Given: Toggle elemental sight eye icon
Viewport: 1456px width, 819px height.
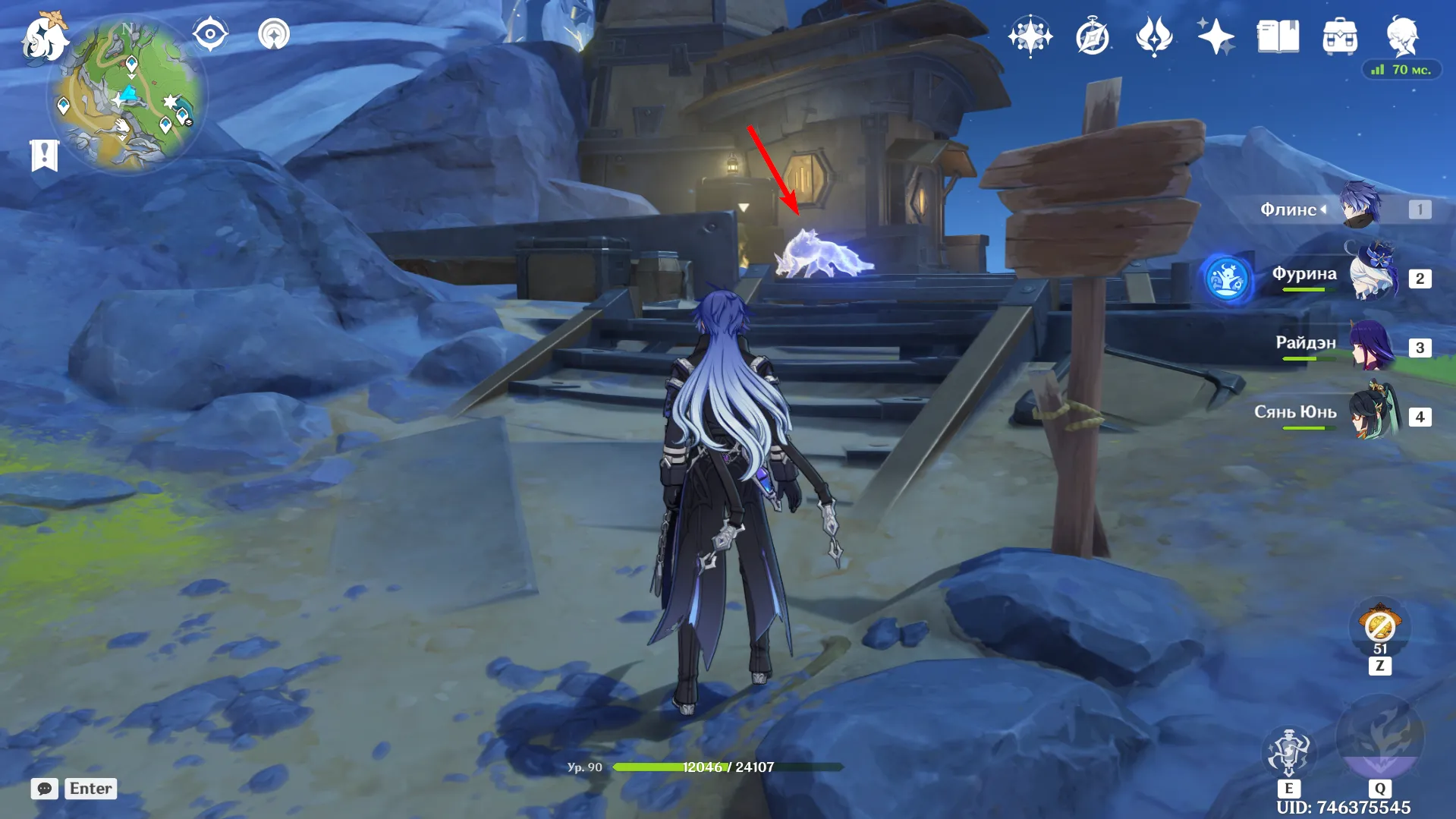Looking at the screenshot, I should 210,34.
